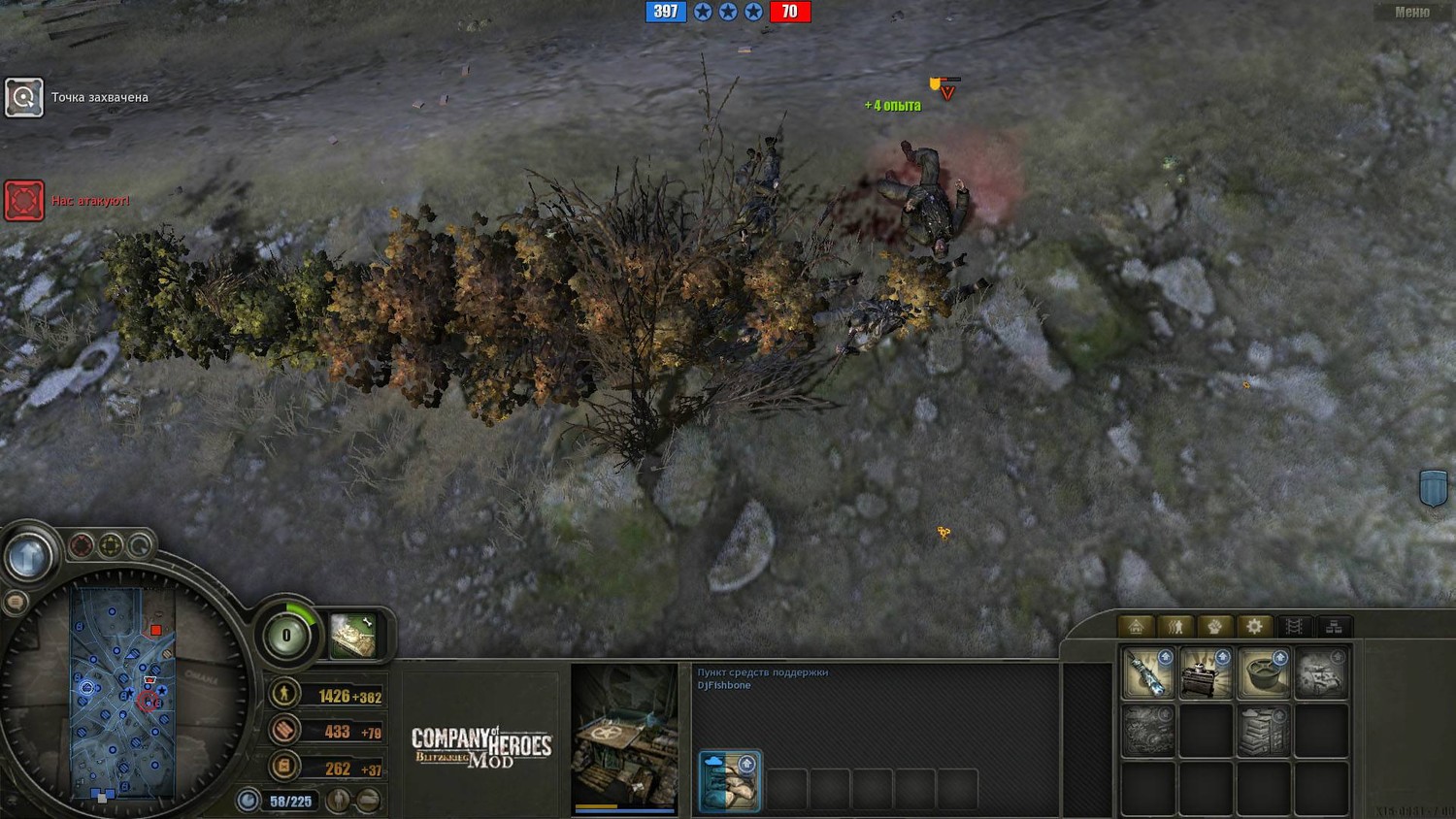Click the yellow four-arrow minimap signal button
This screenshot has height=819, width=1456.
[x=111, y=545]
